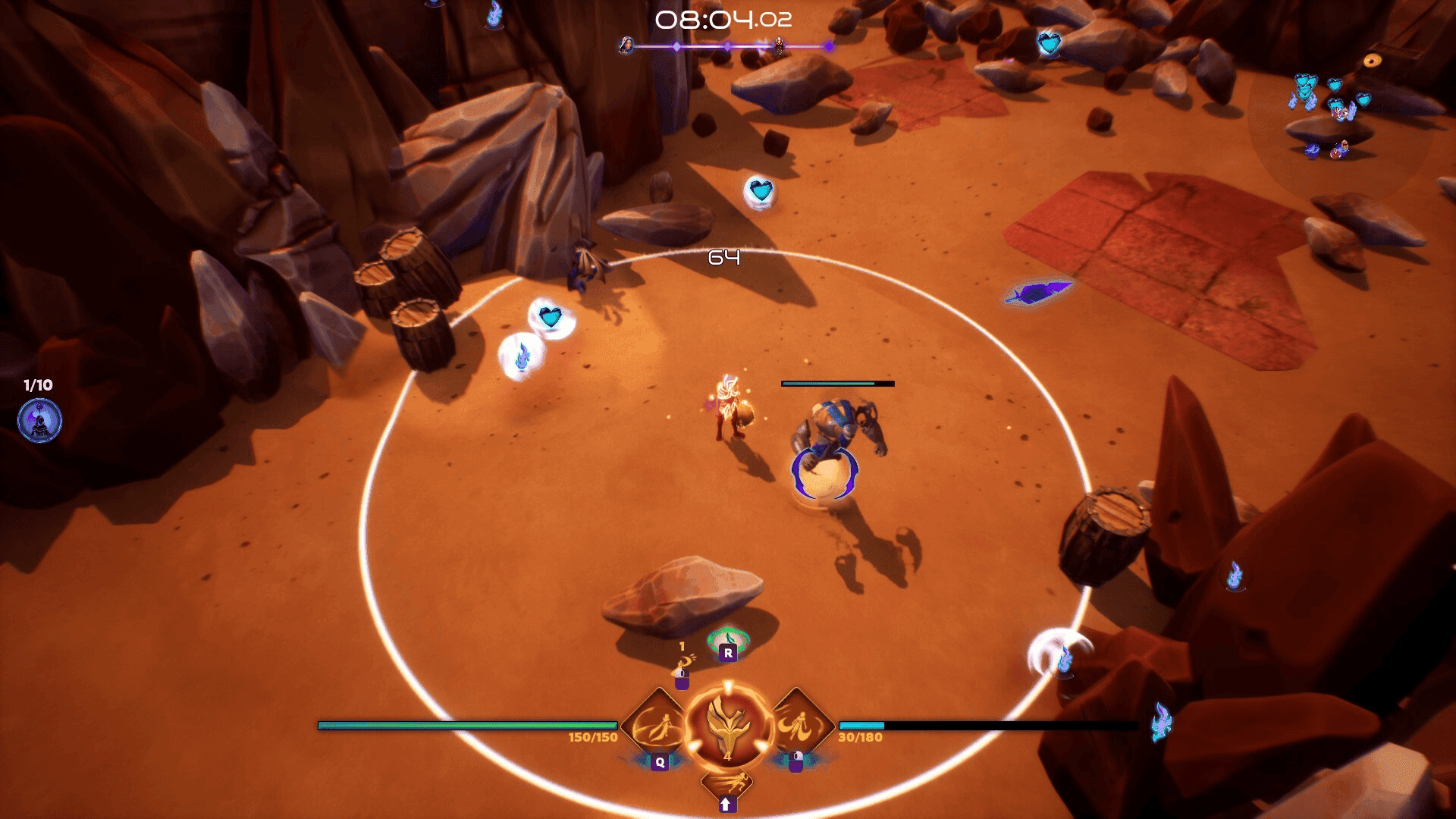Use the moon grenade consumable showing count 1
1456x819 pixels.
click(x=683, y=666)
